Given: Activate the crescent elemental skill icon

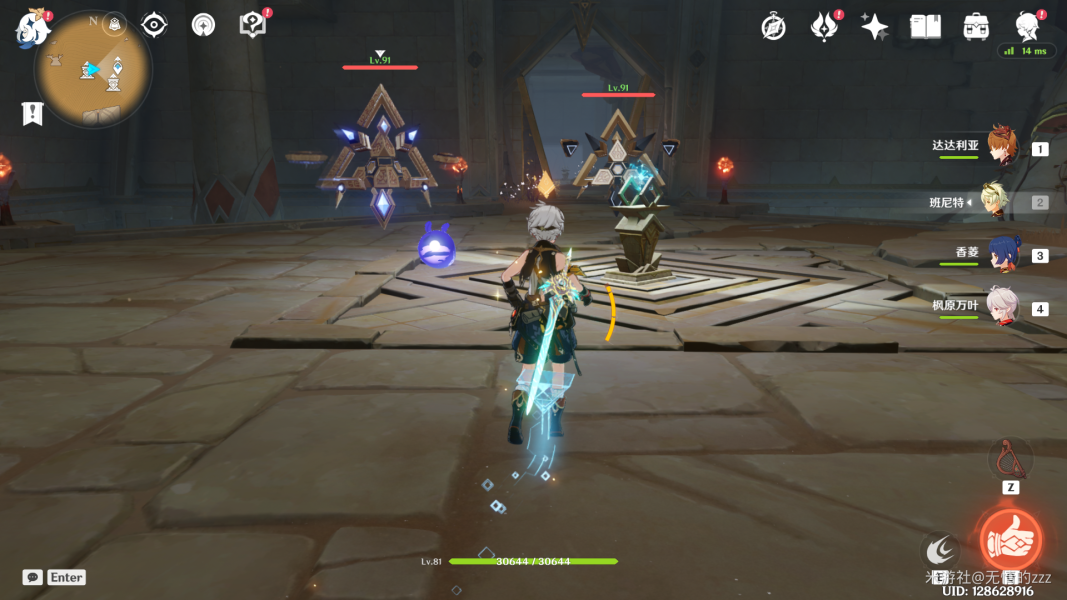Looking at the screenshot, I should (x=940, y=549).
